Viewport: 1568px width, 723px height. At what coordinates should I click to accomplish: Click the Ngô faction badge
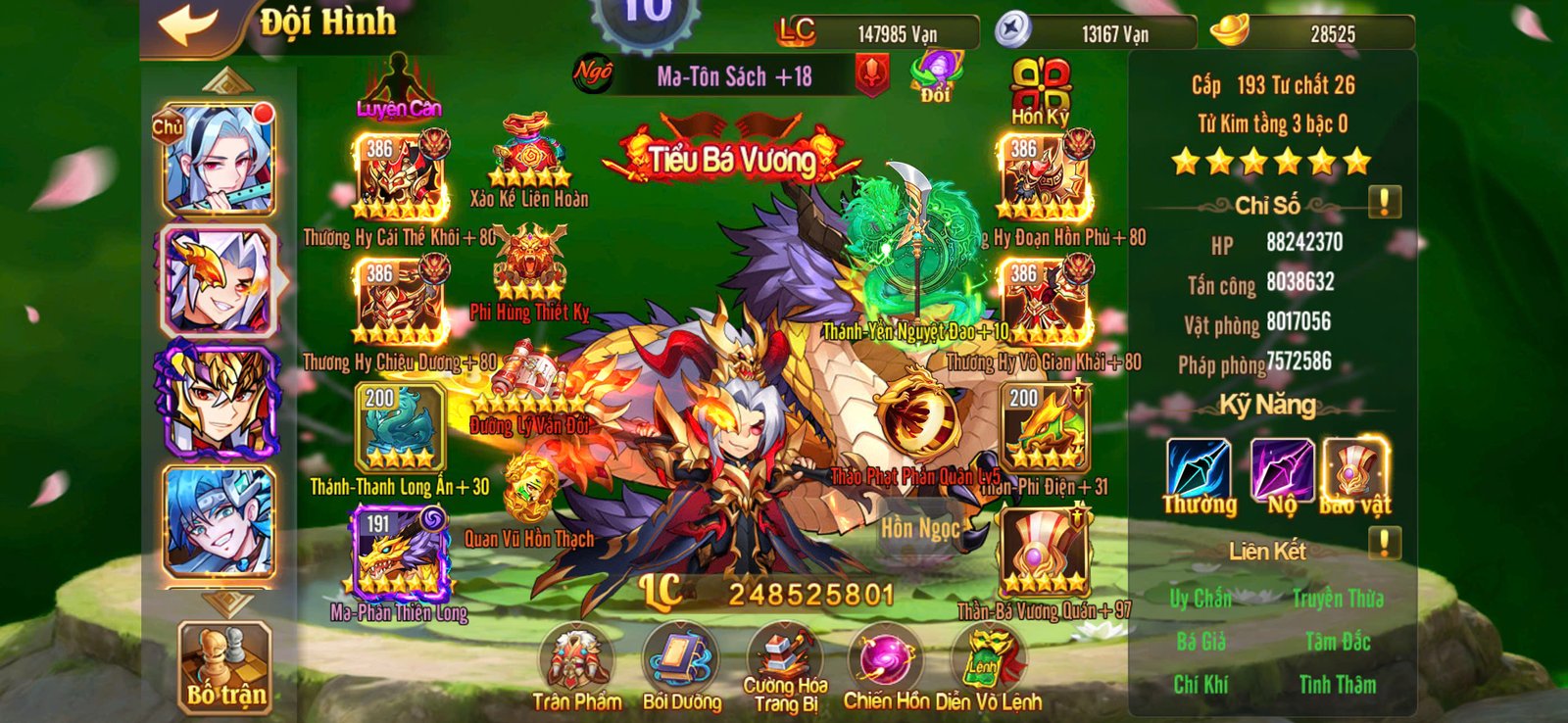[593, 73]
